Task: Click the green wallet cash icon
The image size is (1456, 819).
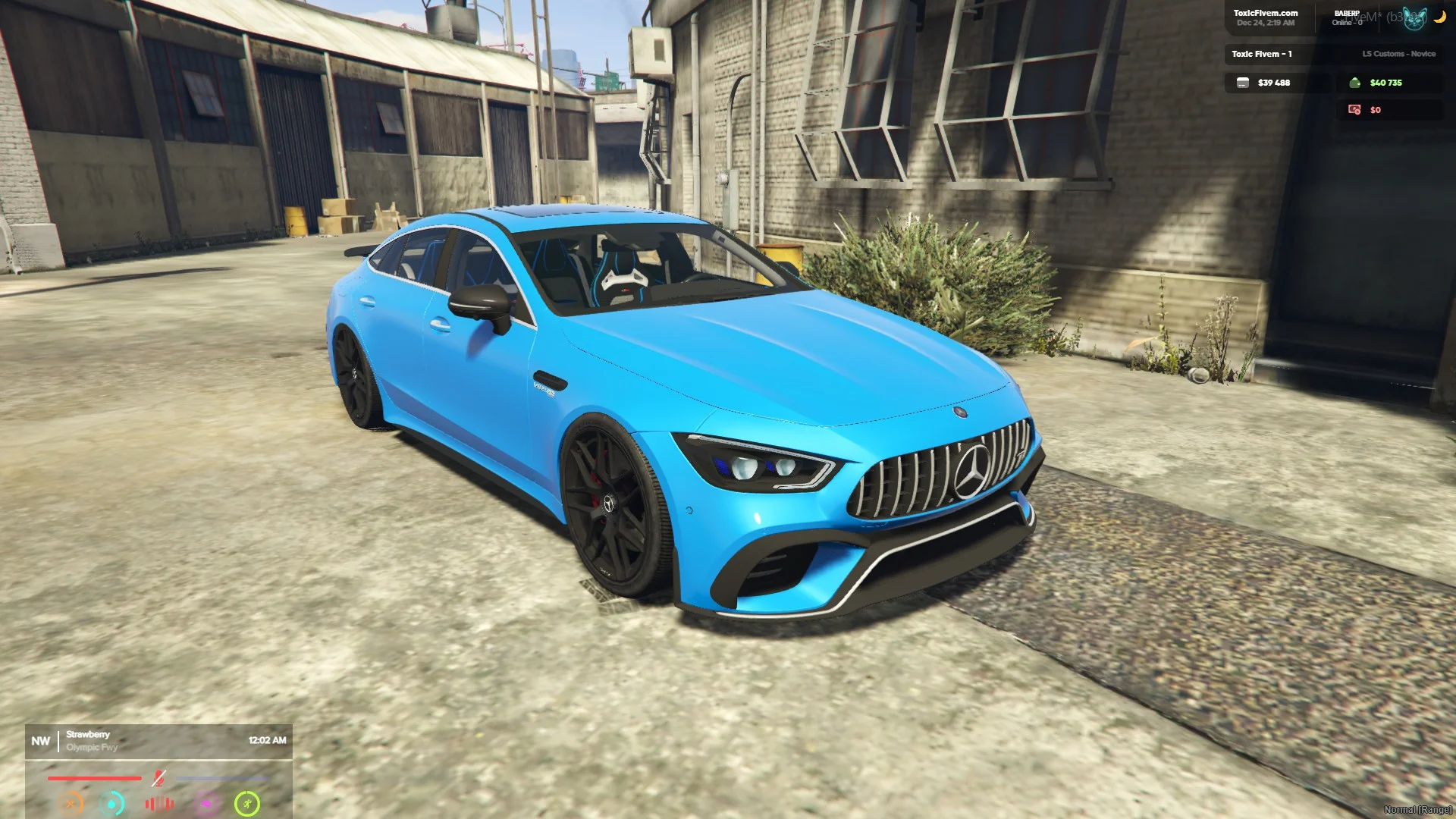Action: pos(1355,83)
